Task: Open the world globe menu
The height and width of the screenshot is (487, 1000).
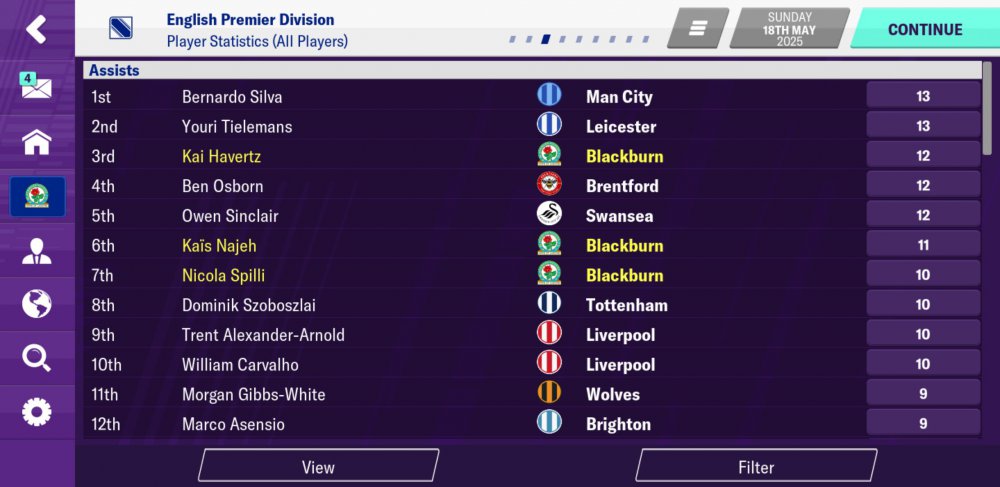Action: pyautogui.click(x=36, y=304)
